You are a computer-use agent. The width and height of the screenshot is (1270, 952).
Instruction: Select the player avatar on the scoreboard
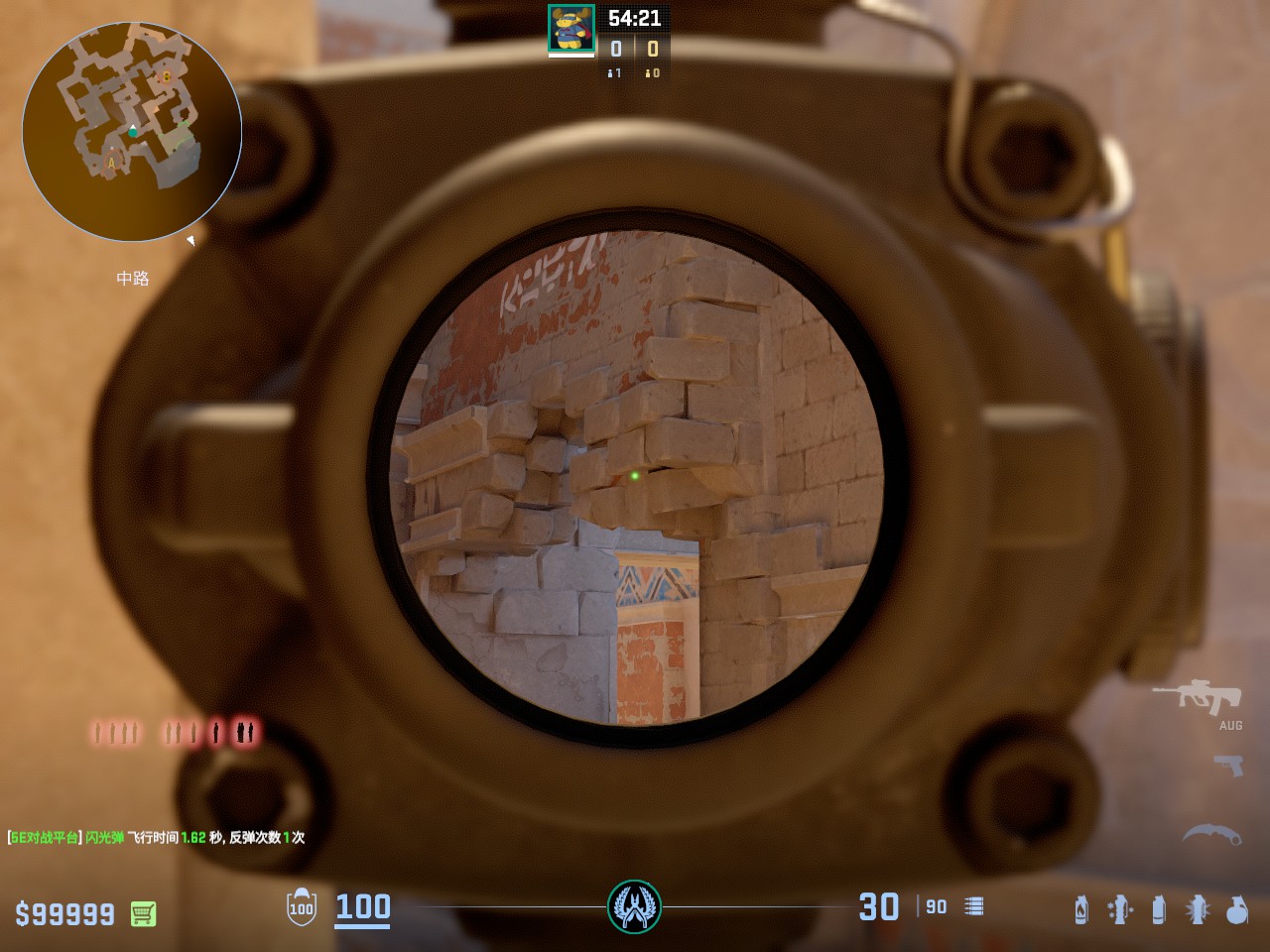(x=571, y=29)
